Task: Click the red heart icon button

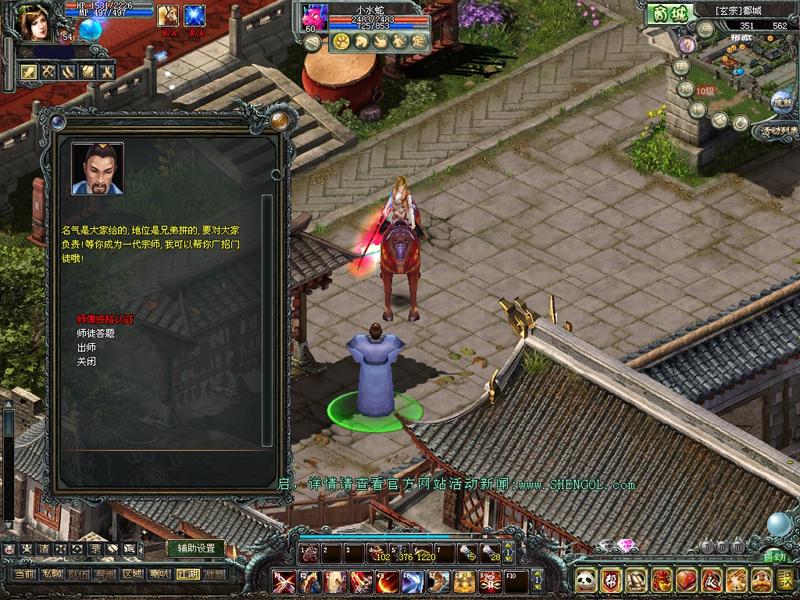Action: (x=687, y=579)
